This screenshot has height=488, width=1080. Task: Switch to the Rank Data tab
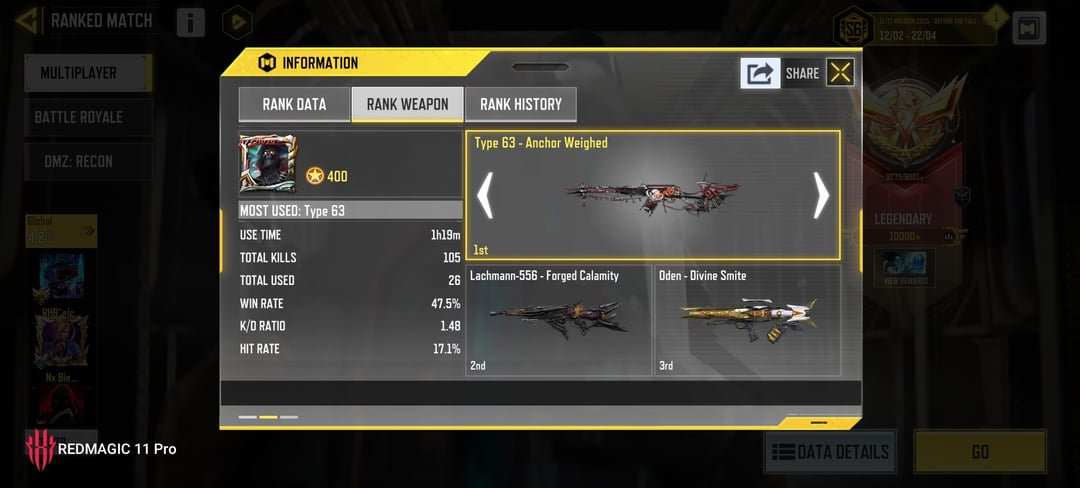tap(294, 104)
